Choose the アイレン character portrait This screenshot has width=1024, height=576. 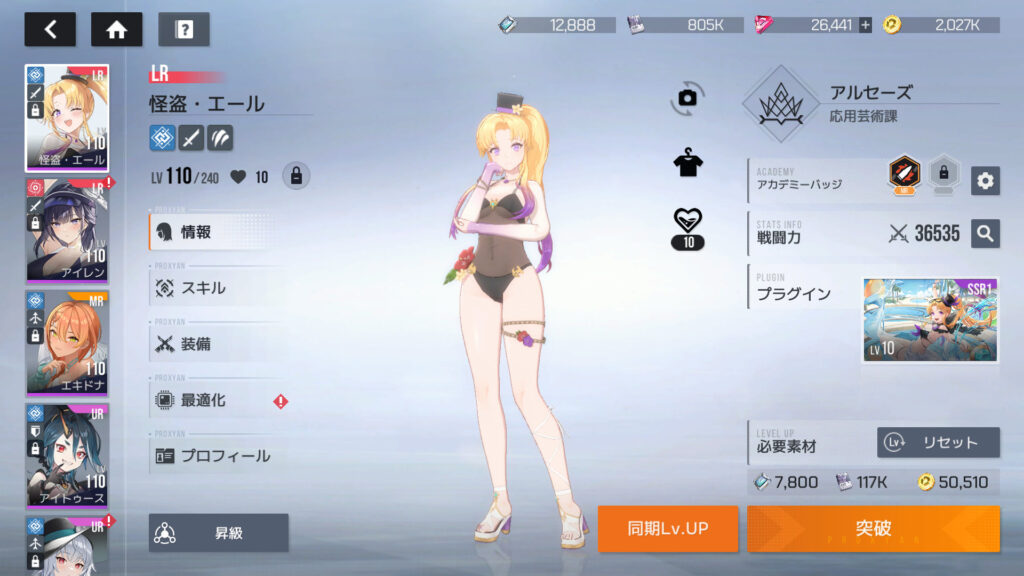tap(67, 231)
